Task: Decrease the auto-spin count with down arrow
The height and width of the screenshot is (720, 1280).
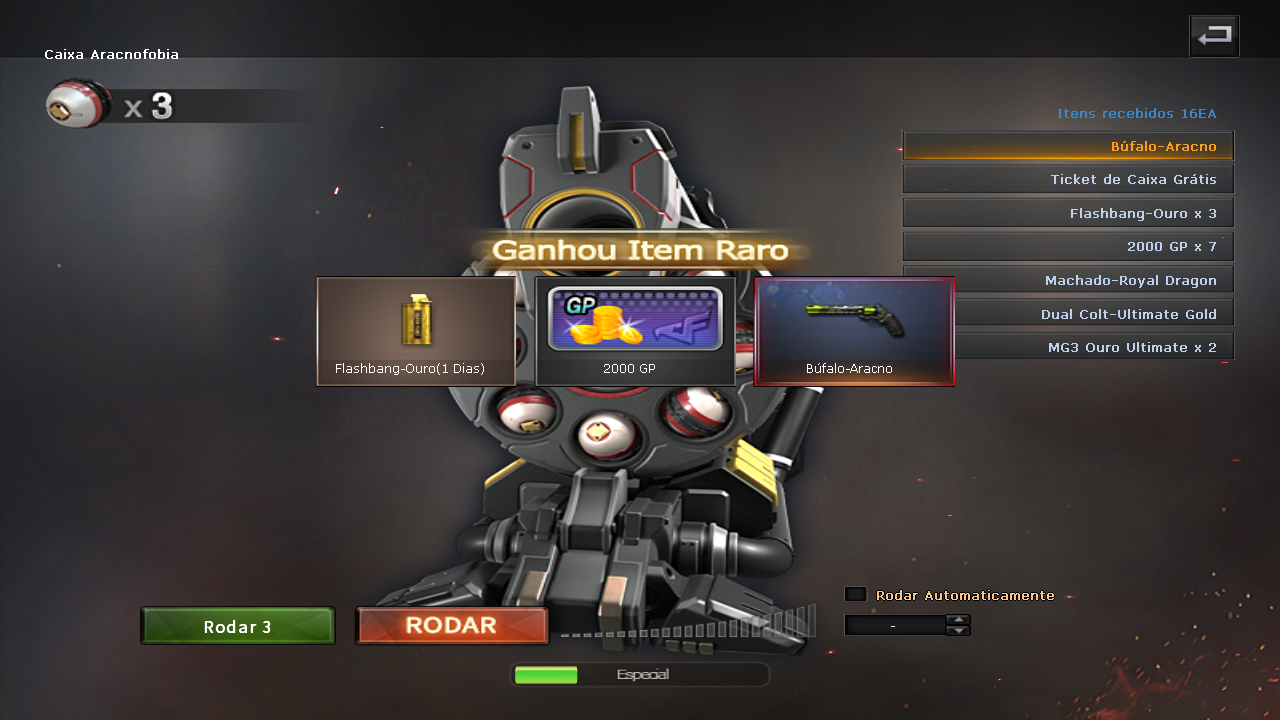Action: pyautogui.click(x=958, y=630)
